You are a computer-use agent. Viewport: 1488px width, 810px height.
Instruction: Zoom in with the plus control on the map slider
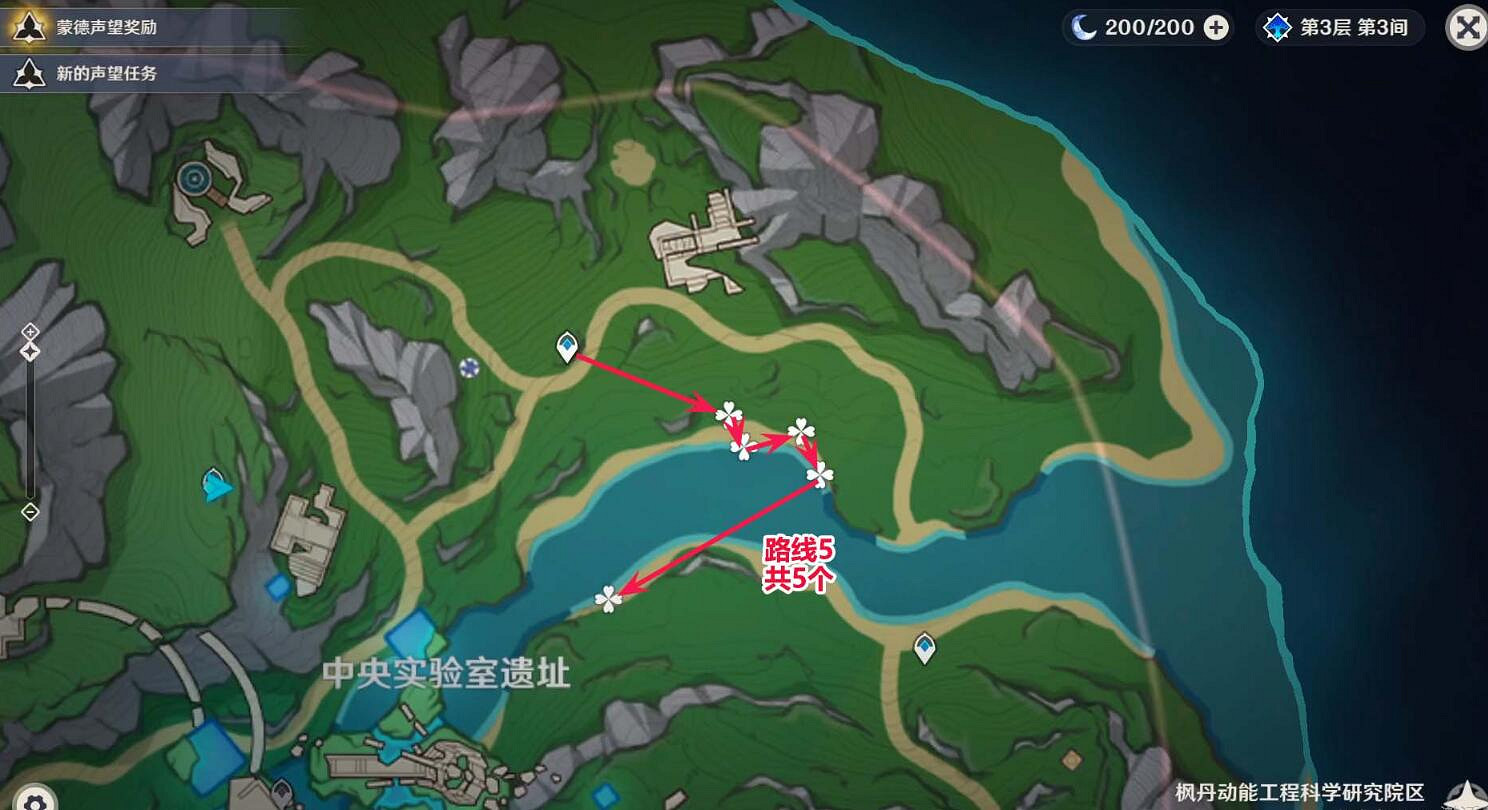[x=29, y=330]
